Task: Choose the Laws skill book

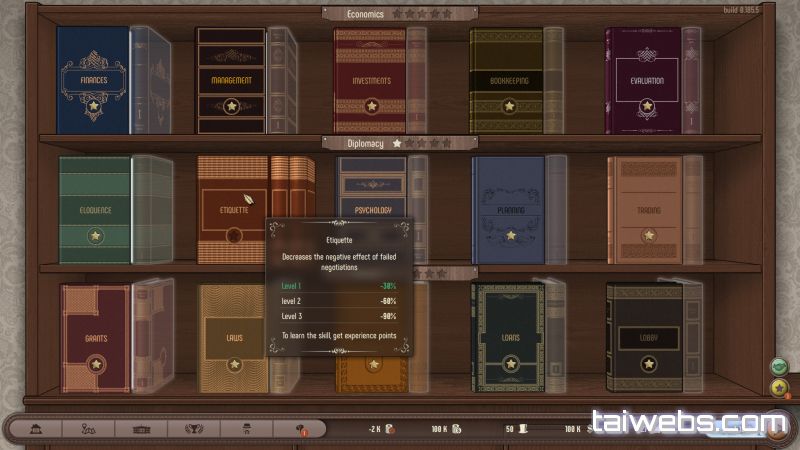Action: 233,339
